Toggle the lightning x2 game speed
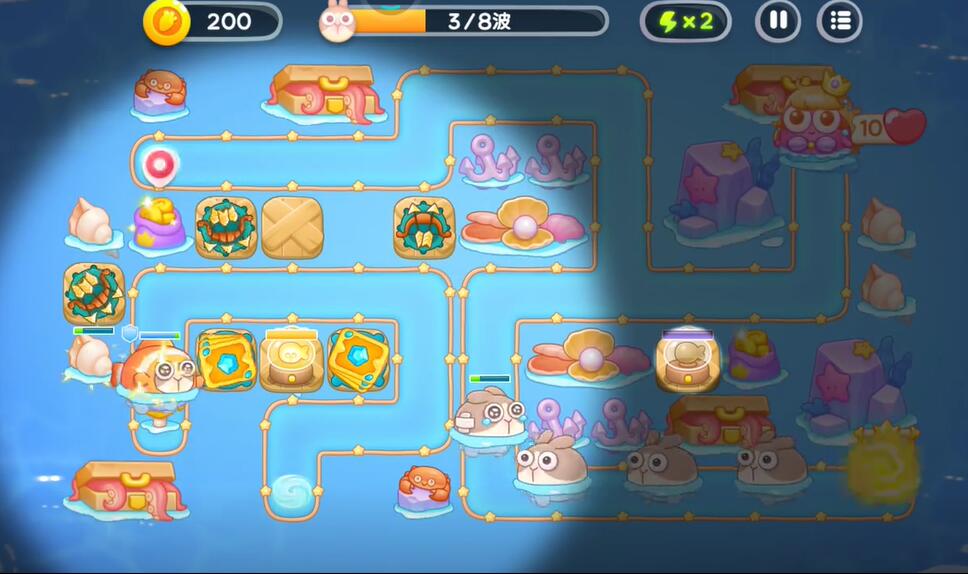 coord(684,21)
